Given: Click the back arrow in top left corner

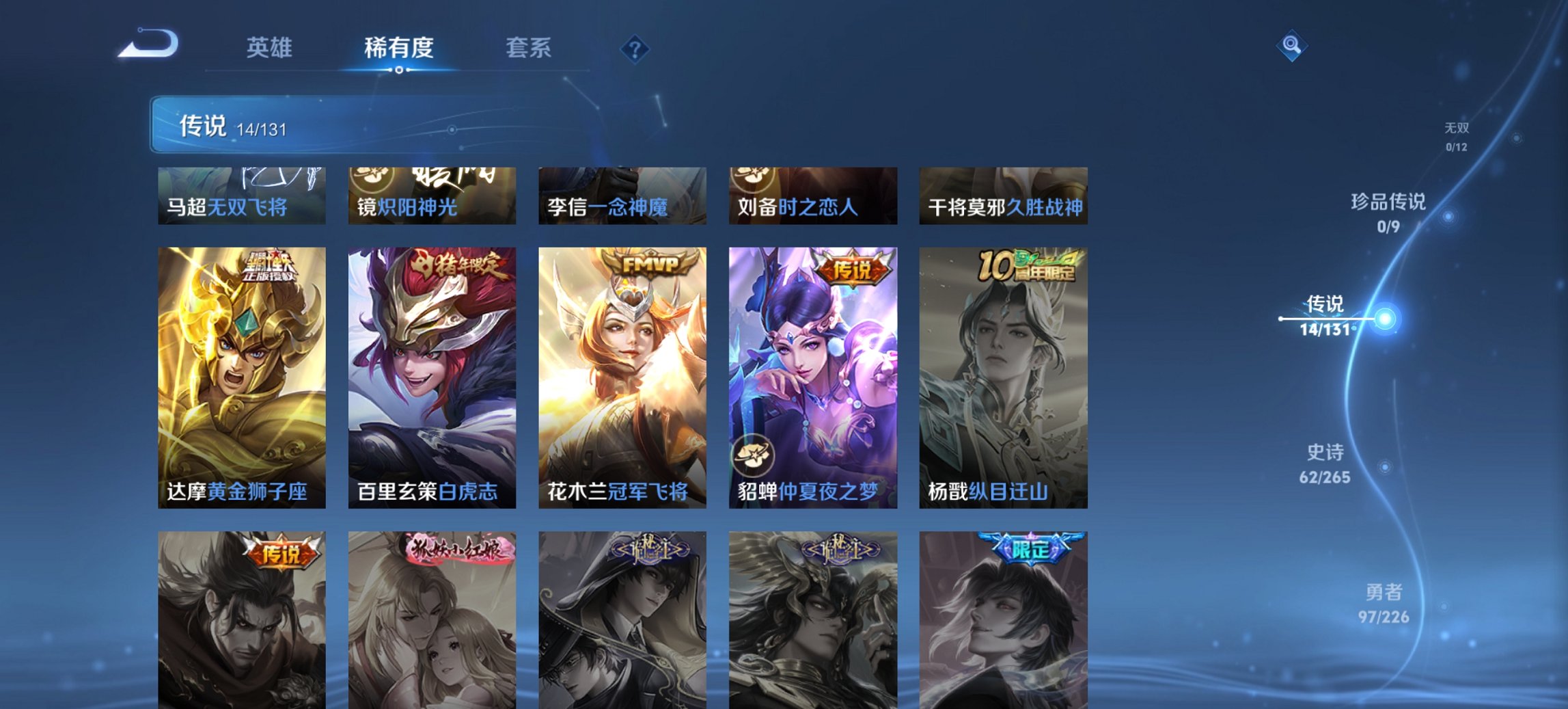Looking at the screenshot, I should (x=147, y=45).
